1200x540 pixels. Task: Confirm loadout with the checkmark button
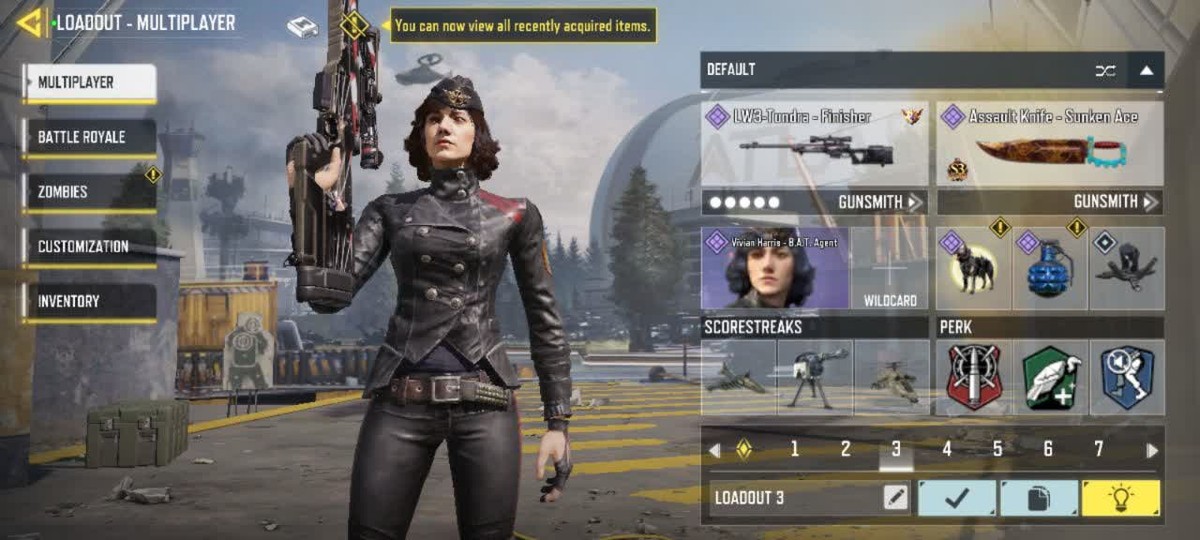pos(957,498)
